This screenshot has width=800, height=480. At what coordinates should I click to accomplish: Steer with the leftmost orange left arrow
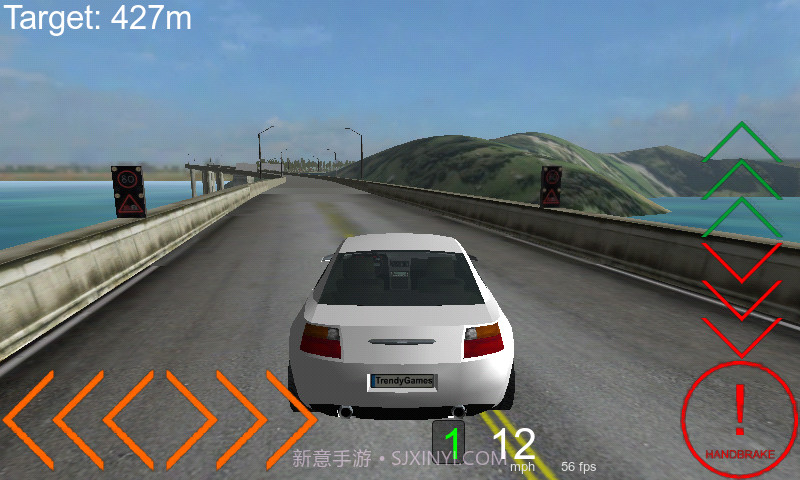[x=28, y=418]
